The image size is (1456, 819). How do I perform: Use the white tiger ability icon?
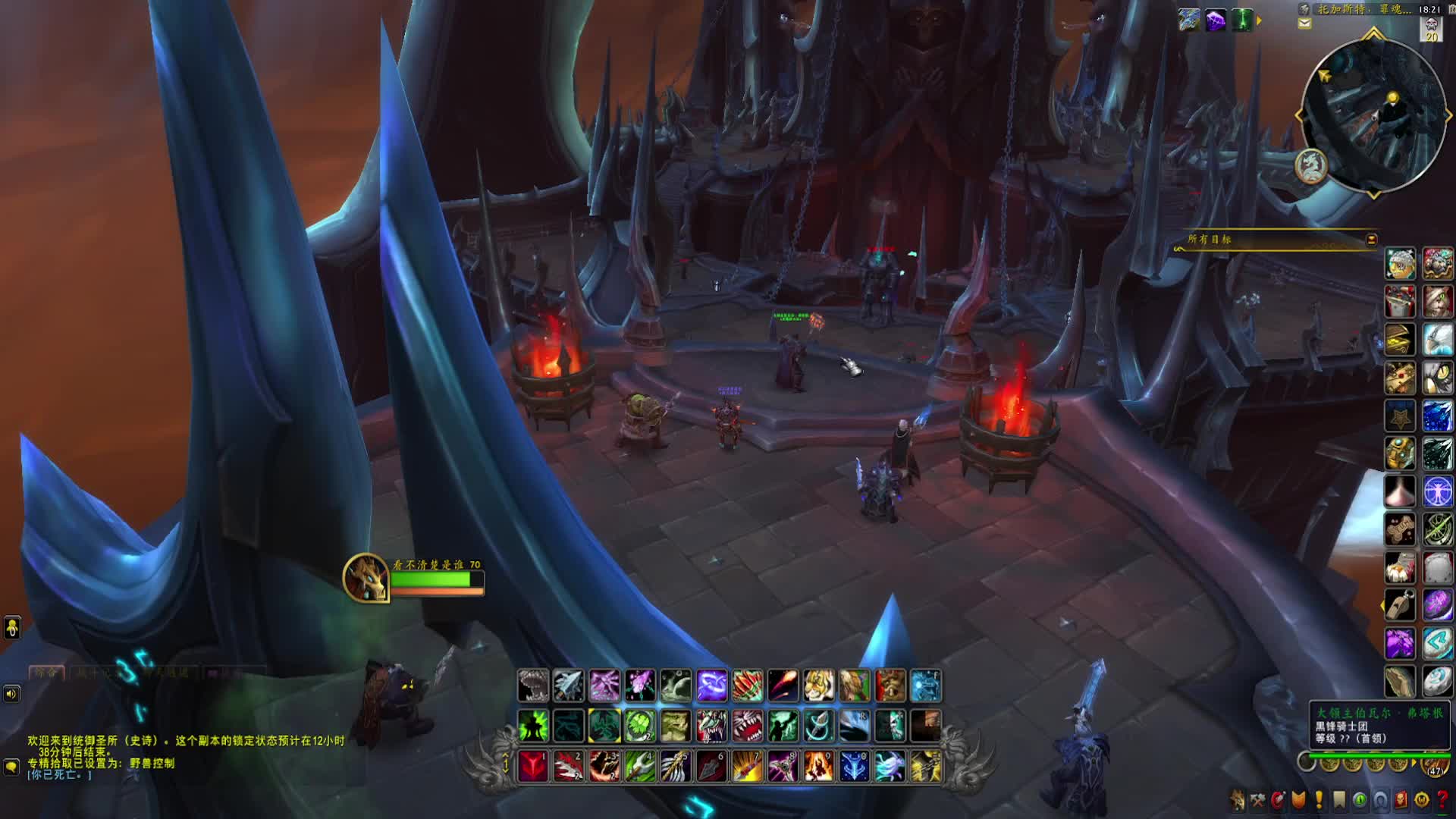click(x=819, y=686)
